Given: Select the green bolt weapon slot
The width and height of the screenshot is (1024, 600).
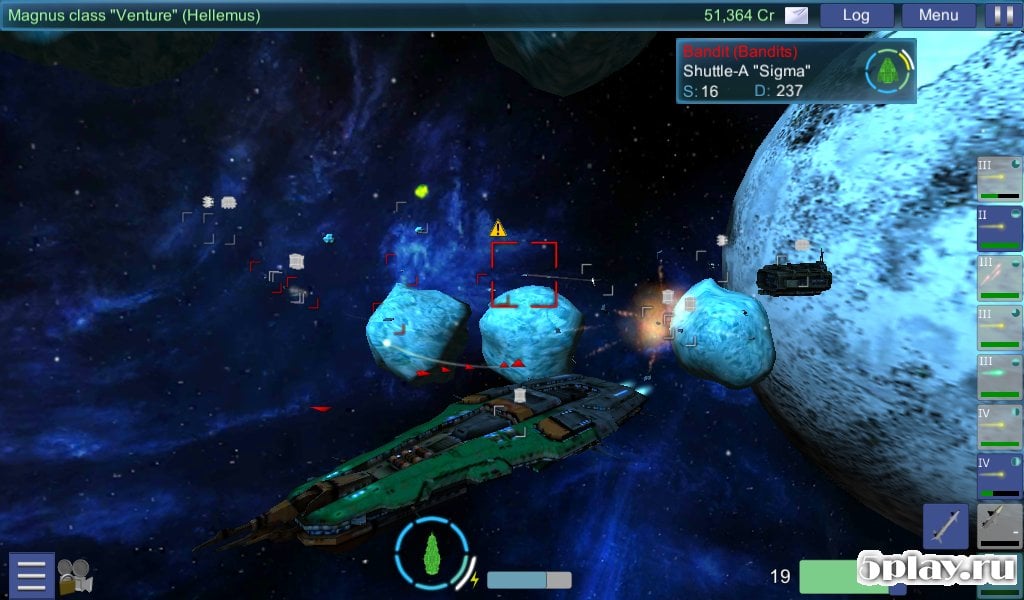Looking at the screenshot, I should coord(999,377).
